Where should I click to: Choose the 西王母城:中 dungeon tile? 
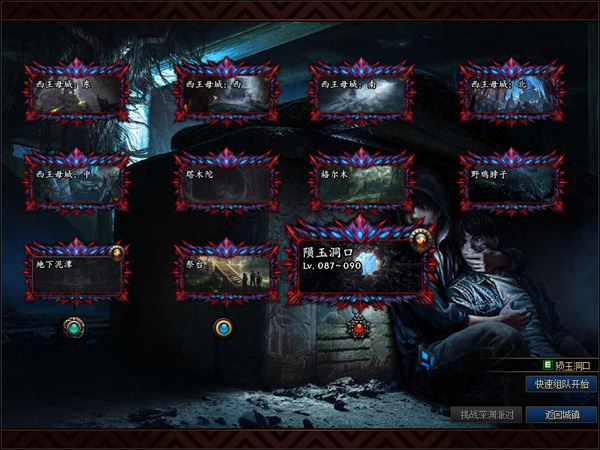[x=77, y=184]
